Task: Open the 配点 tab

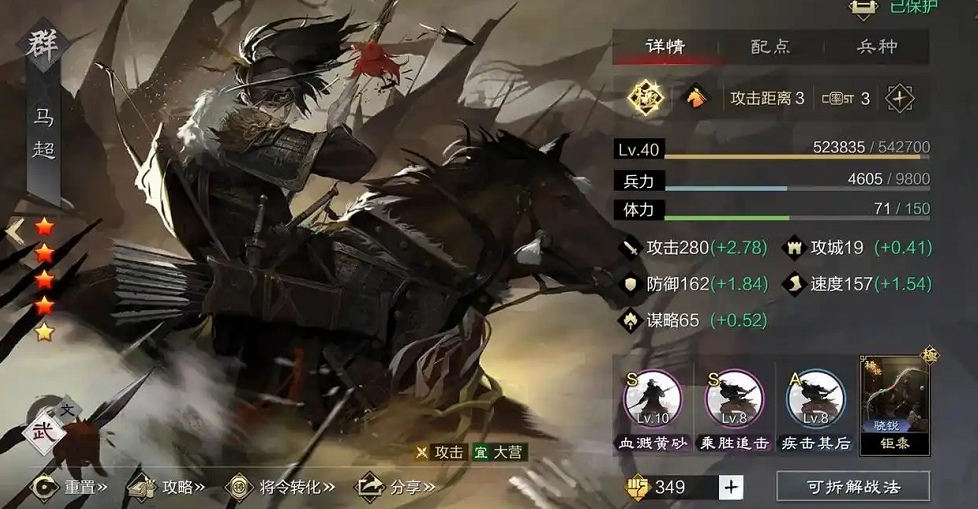Action: pos(771,46)
